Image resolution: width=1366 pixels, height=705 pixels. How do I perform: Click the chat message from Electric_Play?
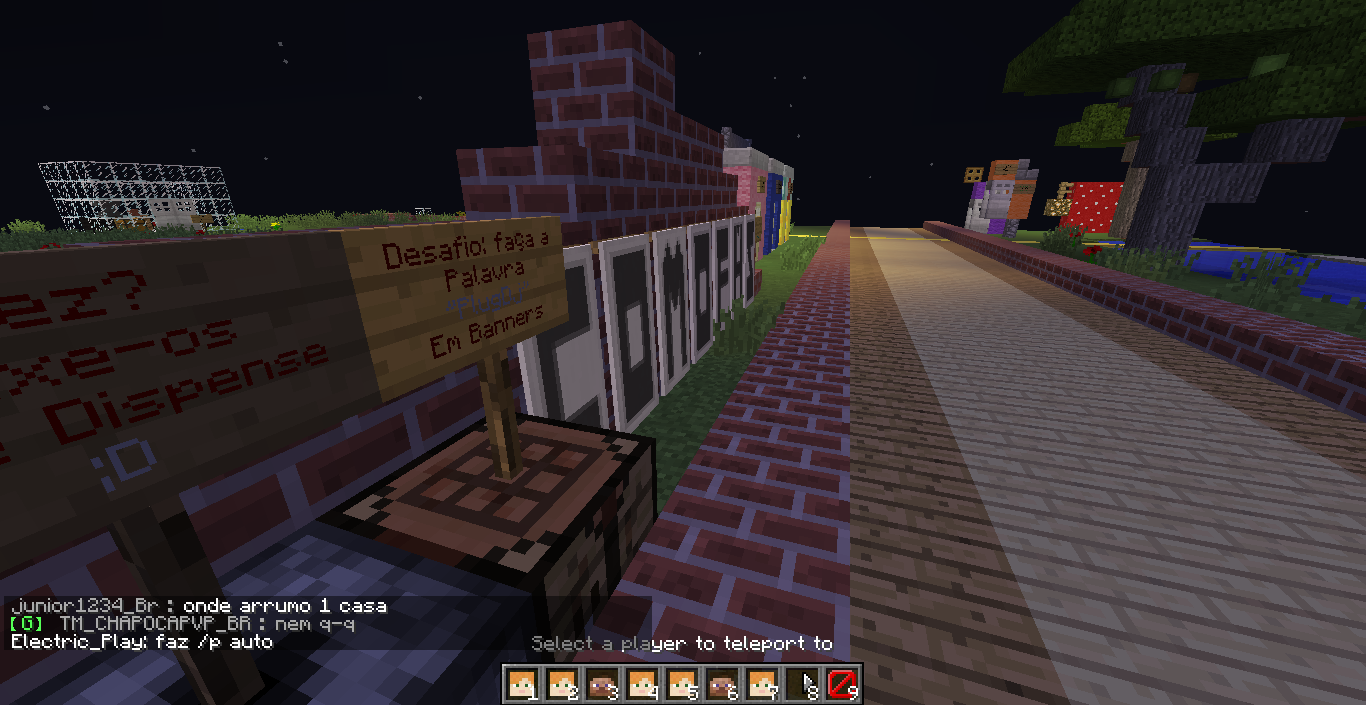coord(141,641)
